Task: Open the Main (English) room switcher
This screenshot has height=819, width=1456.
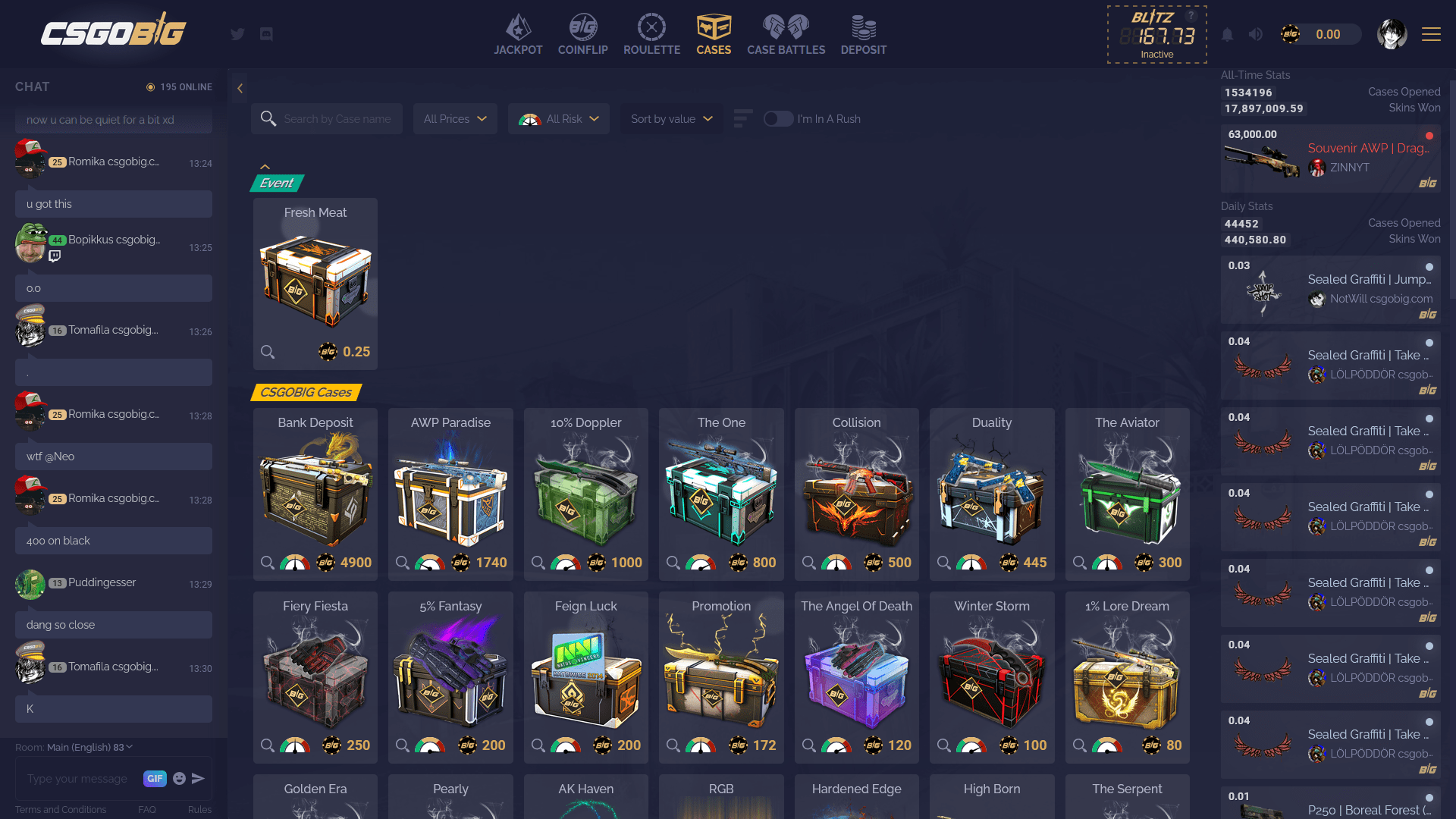Action: (86, 747)
